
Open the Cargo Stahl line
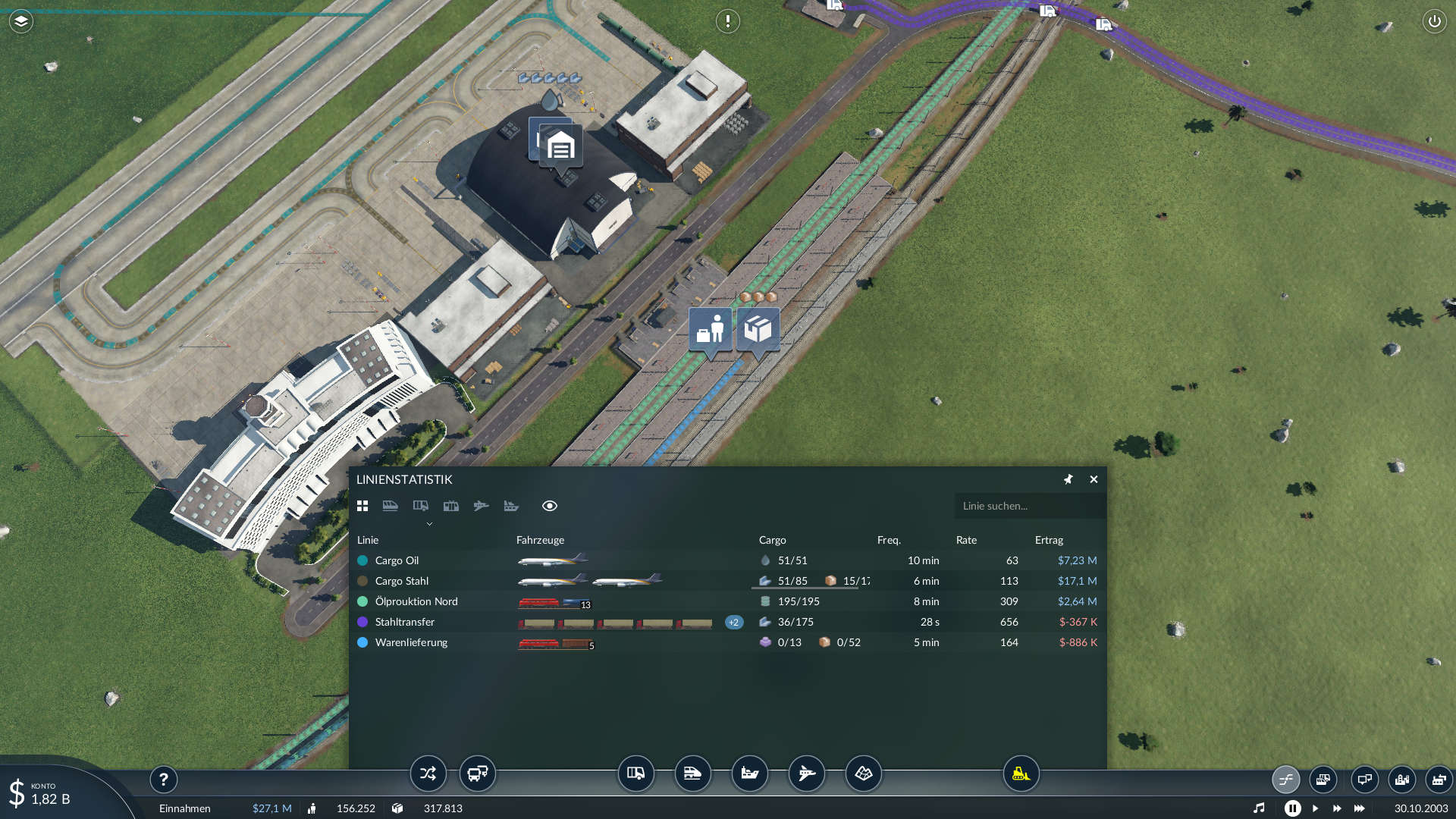tap(401, 581)
